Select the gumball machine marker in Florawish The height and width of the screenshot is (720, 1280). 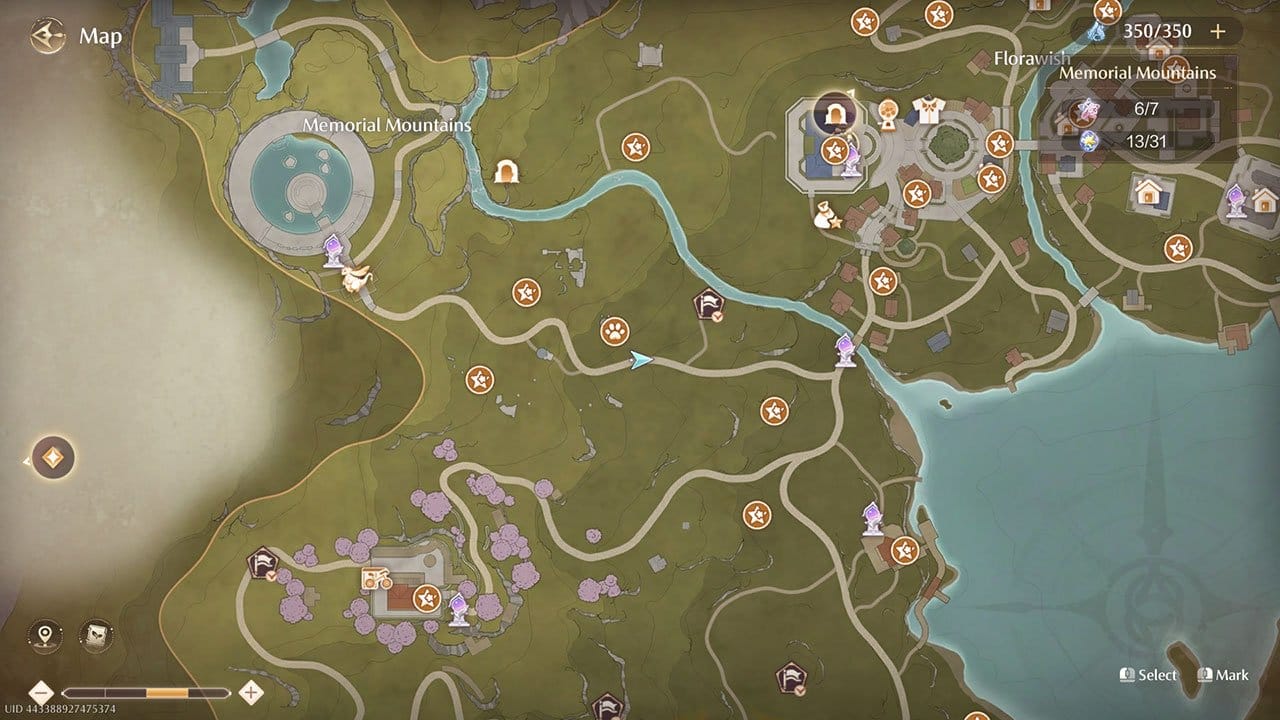886,114
